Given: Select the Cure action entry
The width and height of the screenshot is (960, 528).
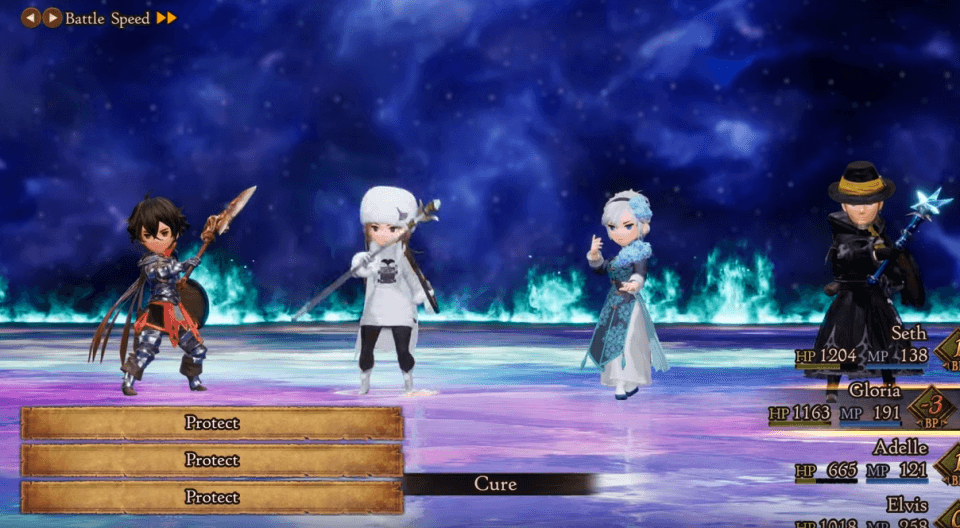Looking at the screenshot, I should point(496,484).
